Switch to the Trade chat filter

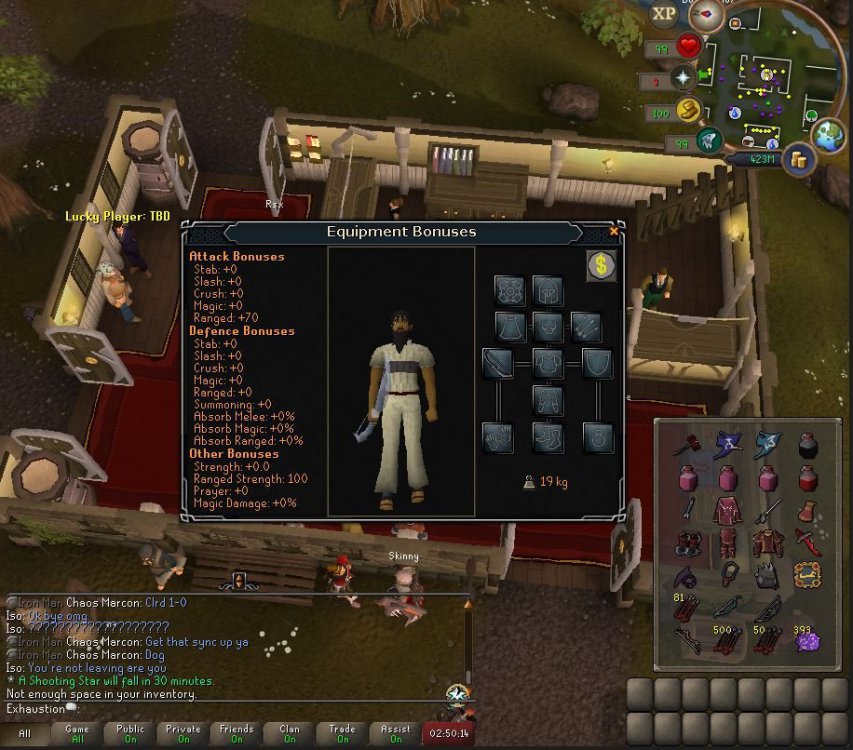(343, 734)
